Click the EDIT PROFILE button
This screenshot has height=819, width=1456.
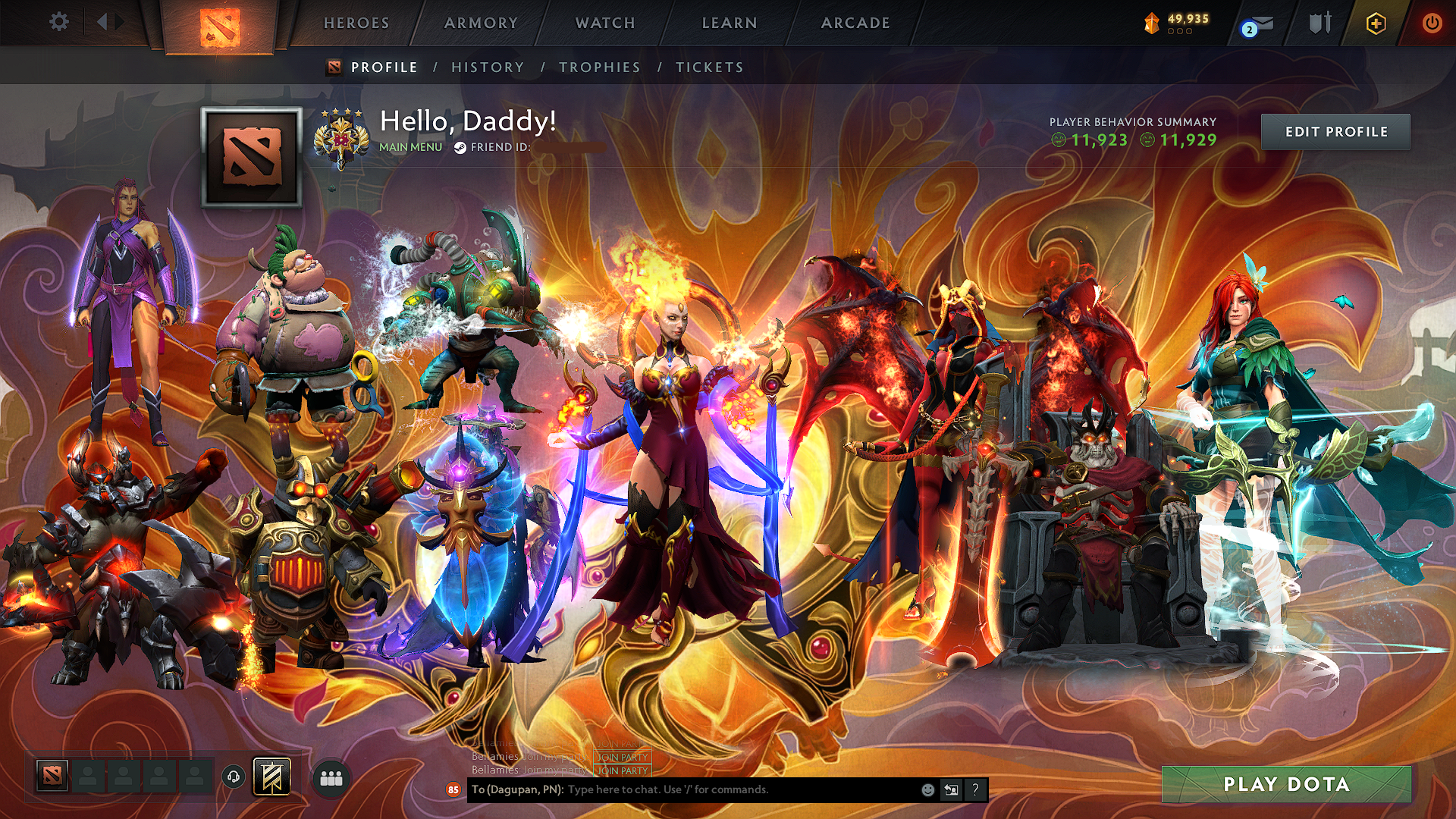click(x=1335, y=131)
